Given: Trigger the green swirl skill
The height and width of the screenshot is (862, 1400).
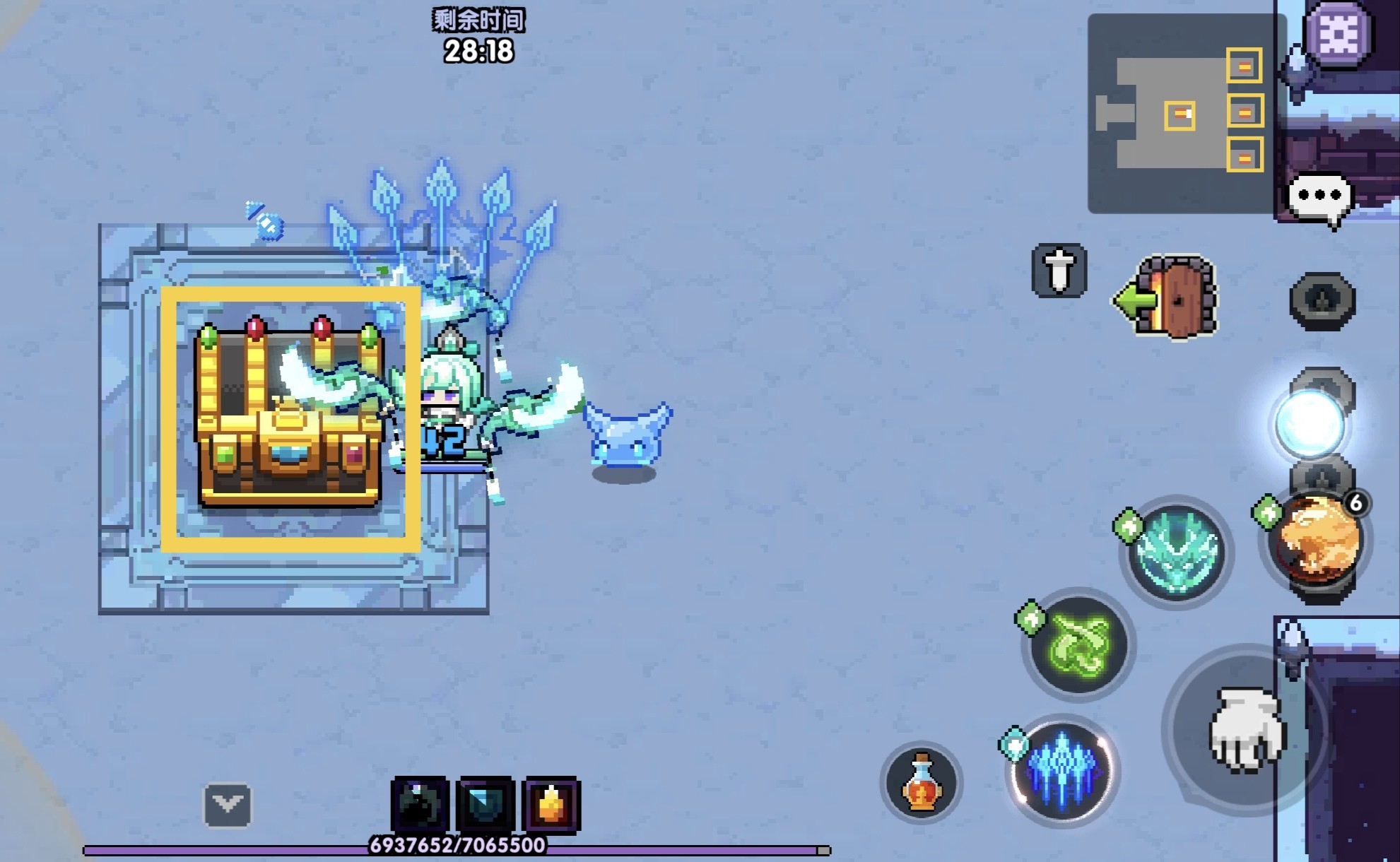Looking at the screenshot, I should click(x=1078, y=644).
